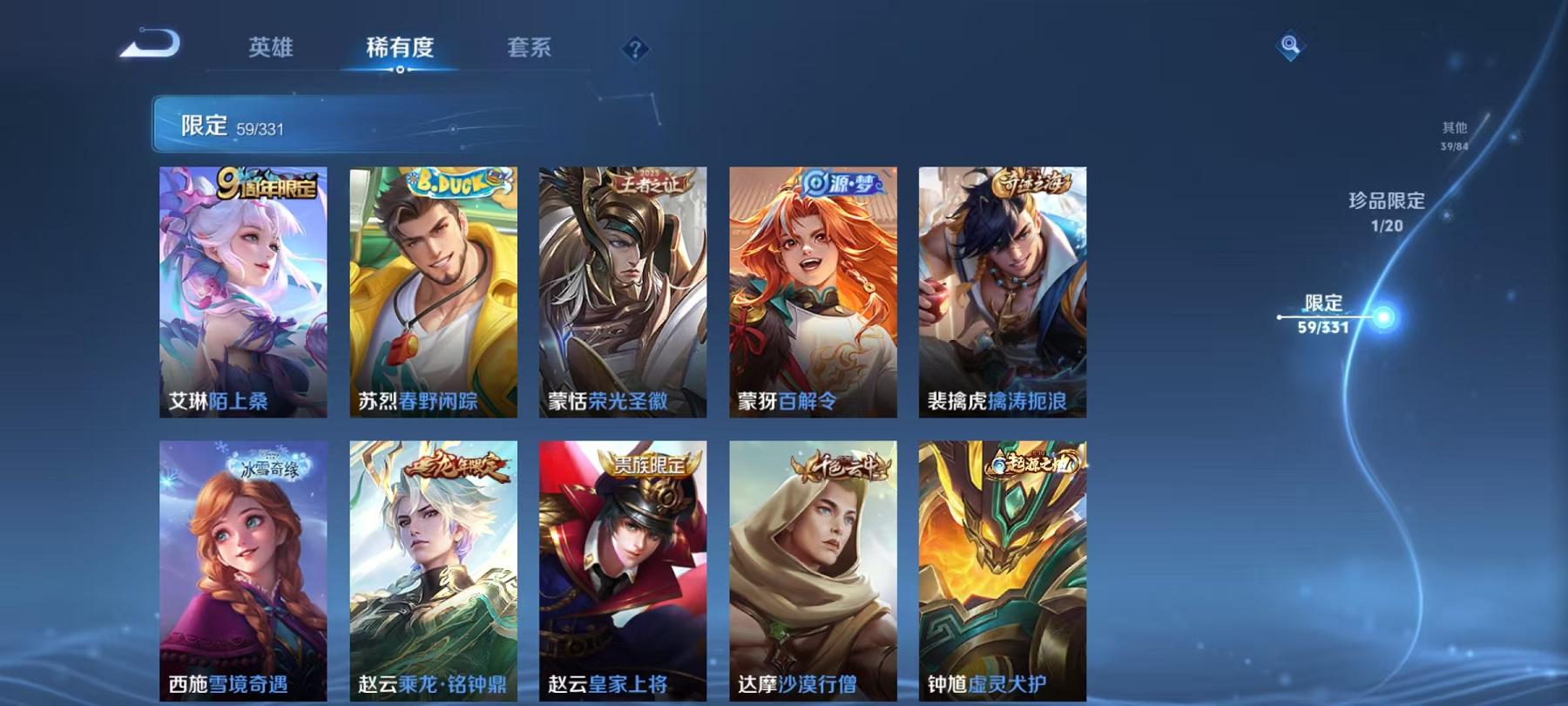1568x706 pixels.
Task: Switch to the 英雄 tab
Action: pos(270,49)
